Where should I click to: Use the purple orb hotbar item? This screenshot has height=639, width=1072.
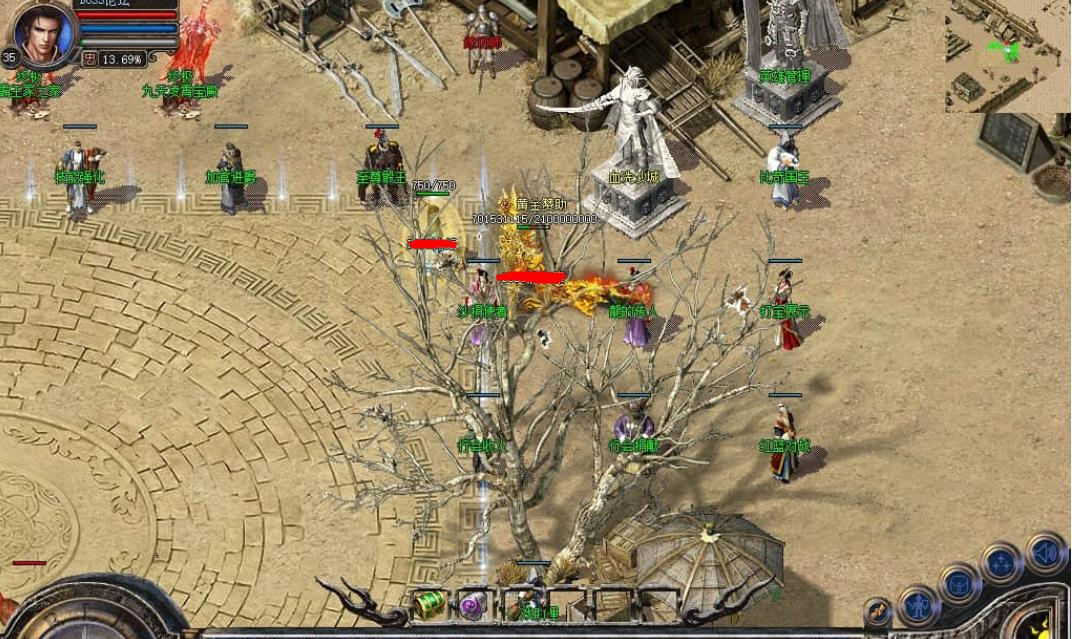(x=473, y=604)
